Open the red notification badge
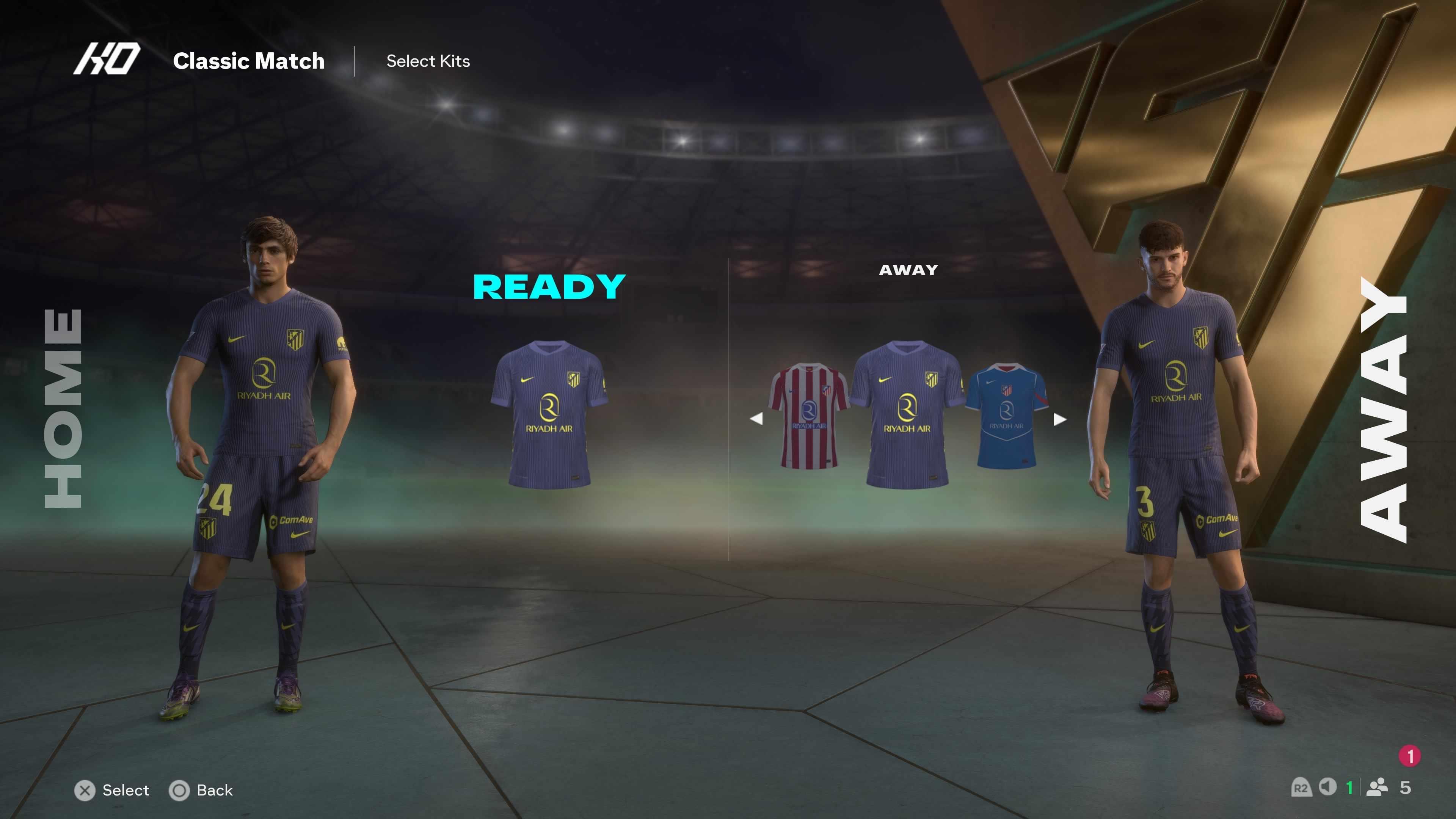 coord(1410,756)
